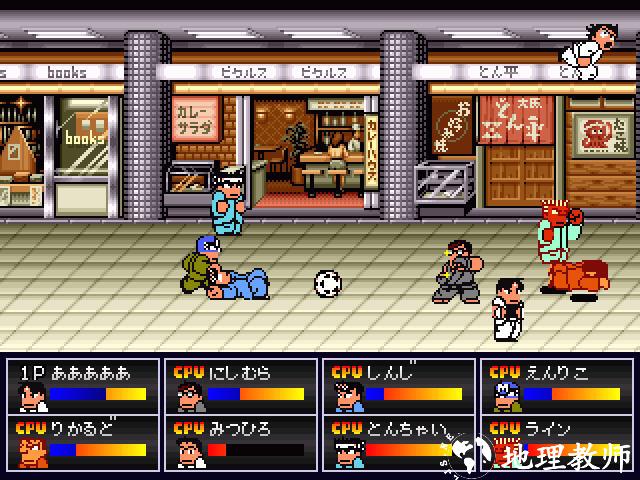Select the 1P あああああ player portrait
The image size is (640, 480).
click(31, 395)
